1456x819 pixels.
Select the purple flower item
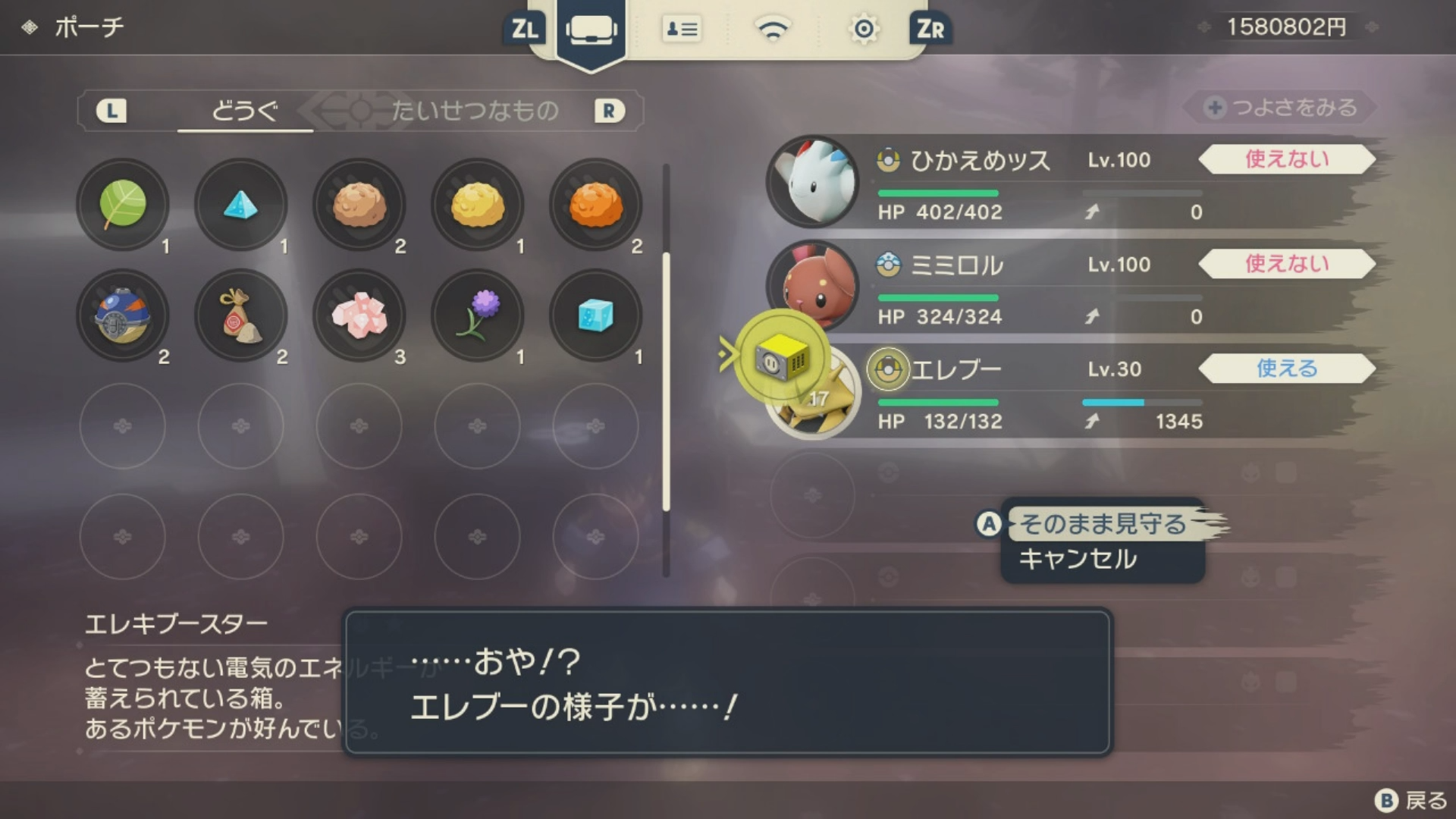[478, 315]
